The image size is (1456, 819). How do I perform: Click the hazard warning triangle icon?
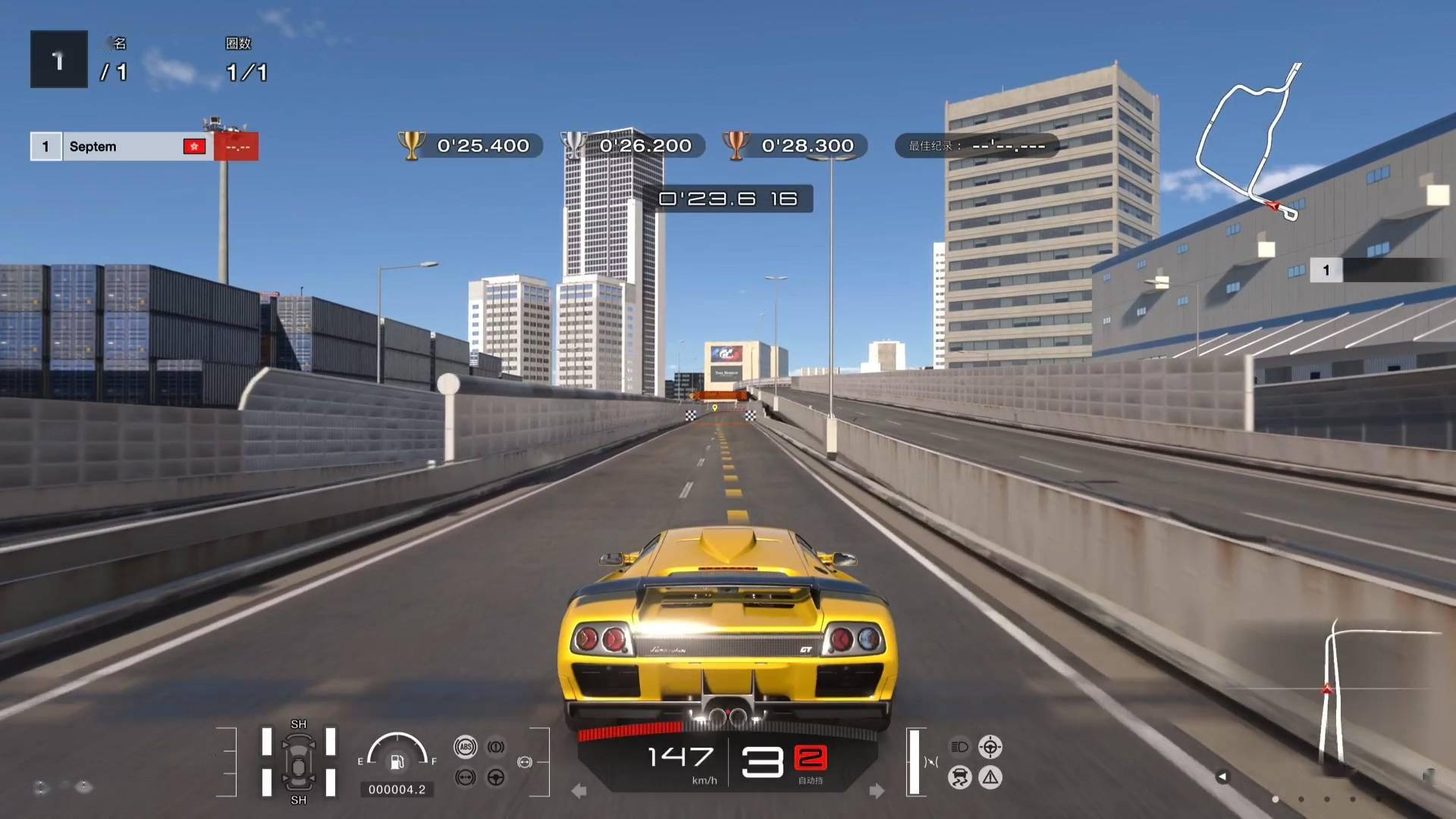990,778
